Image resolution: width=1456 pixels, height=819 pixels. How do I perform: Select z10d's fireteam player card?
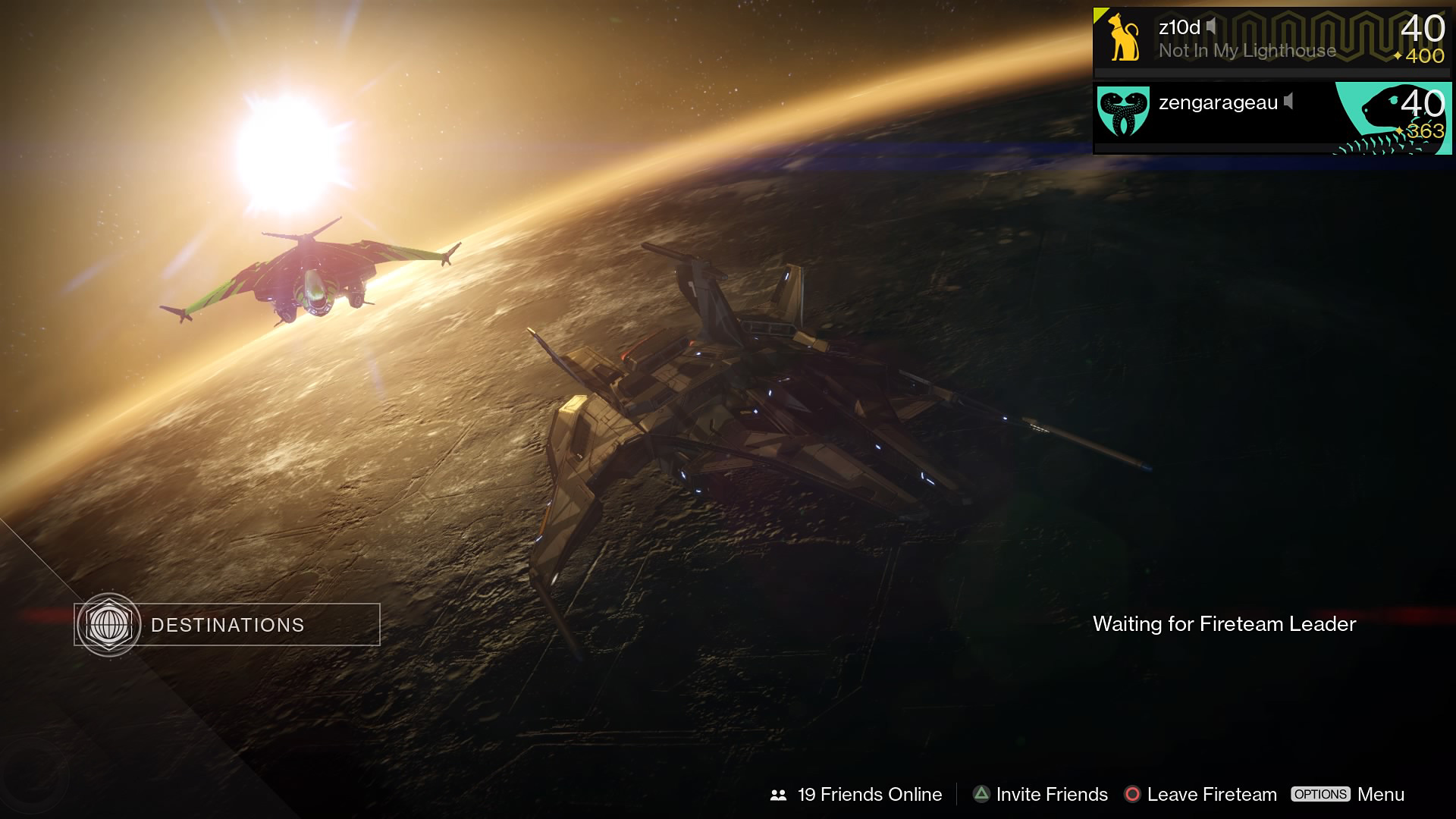pyautogui.click(x=1272, y=39)
